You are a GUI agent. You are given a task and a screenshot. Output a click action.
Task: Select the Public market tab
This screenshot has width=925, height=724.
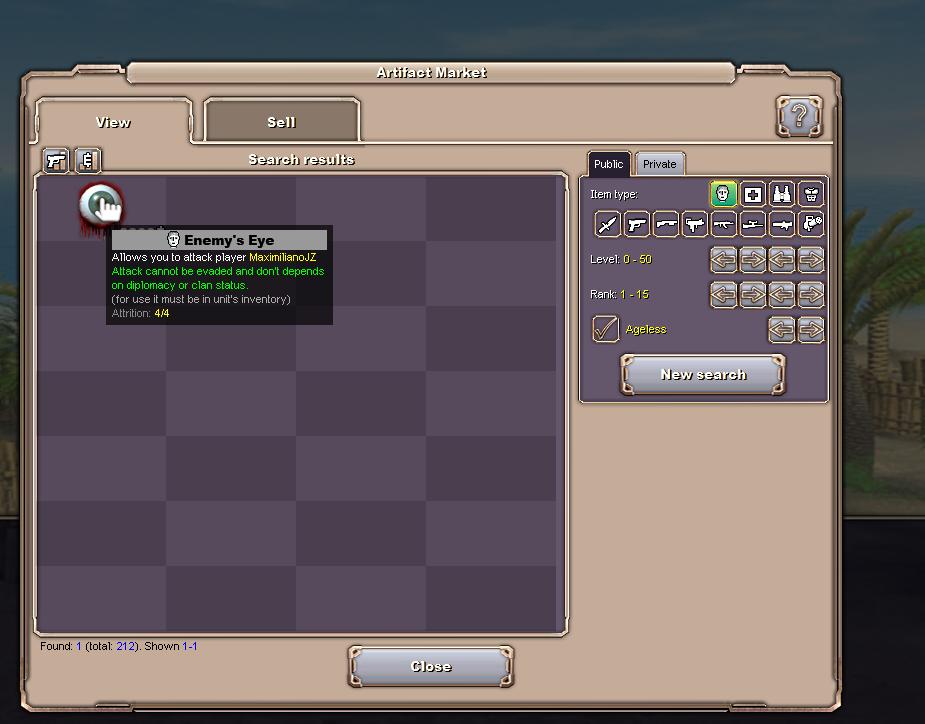(608, 164)
